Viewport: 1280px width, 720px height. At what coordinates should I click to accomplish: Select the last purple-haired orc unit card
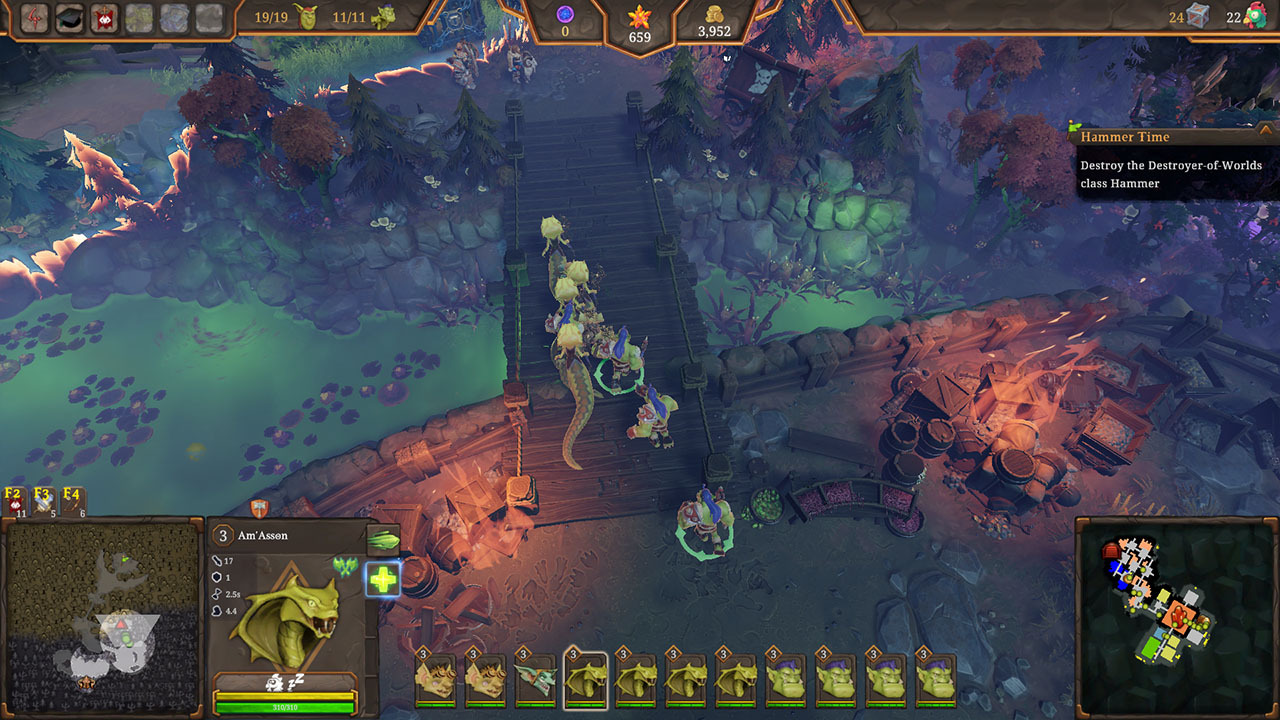pos(935,681)
